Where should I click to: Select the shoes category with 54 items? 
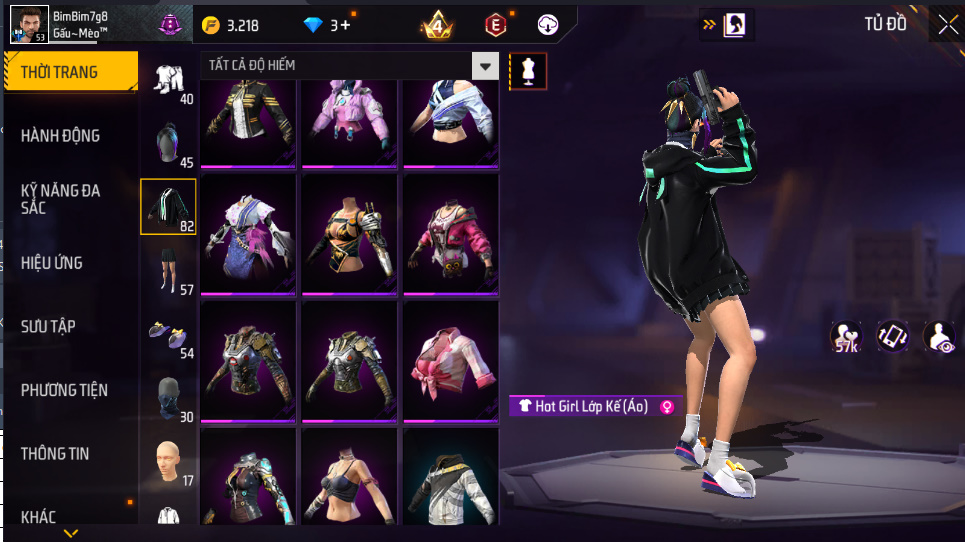point(168,333)
